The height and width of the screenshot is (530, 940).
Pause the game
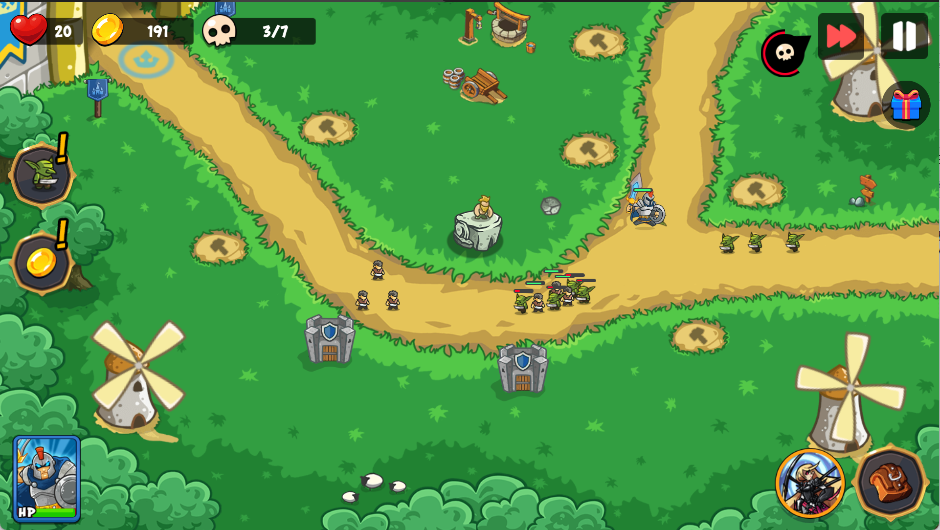pos(904,37)
